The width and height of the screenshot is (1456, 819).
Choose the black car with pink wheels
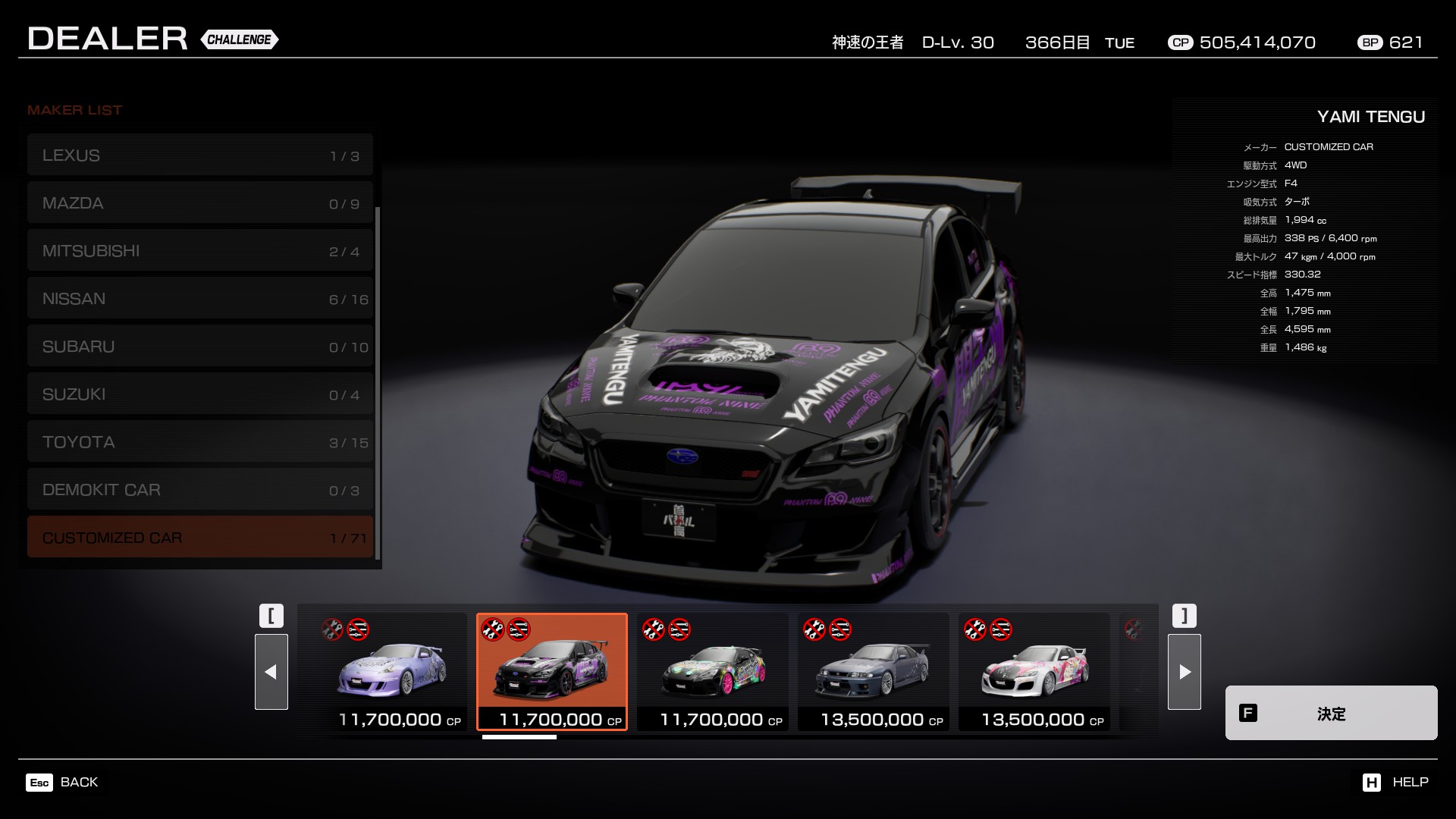coord(713,672)
